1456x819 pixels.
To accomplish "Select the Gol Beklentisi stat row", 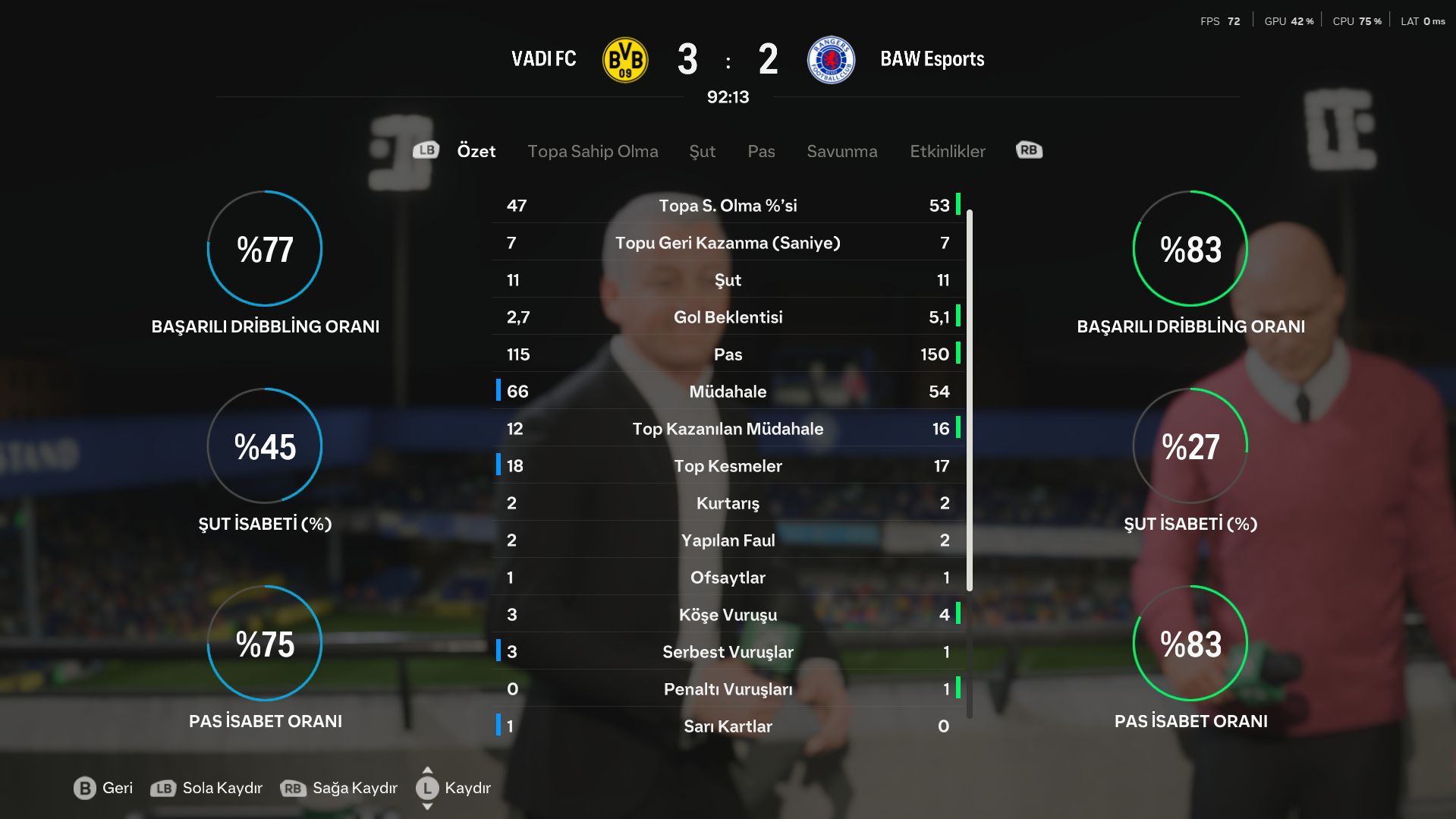I will click(x=728, y=317).
